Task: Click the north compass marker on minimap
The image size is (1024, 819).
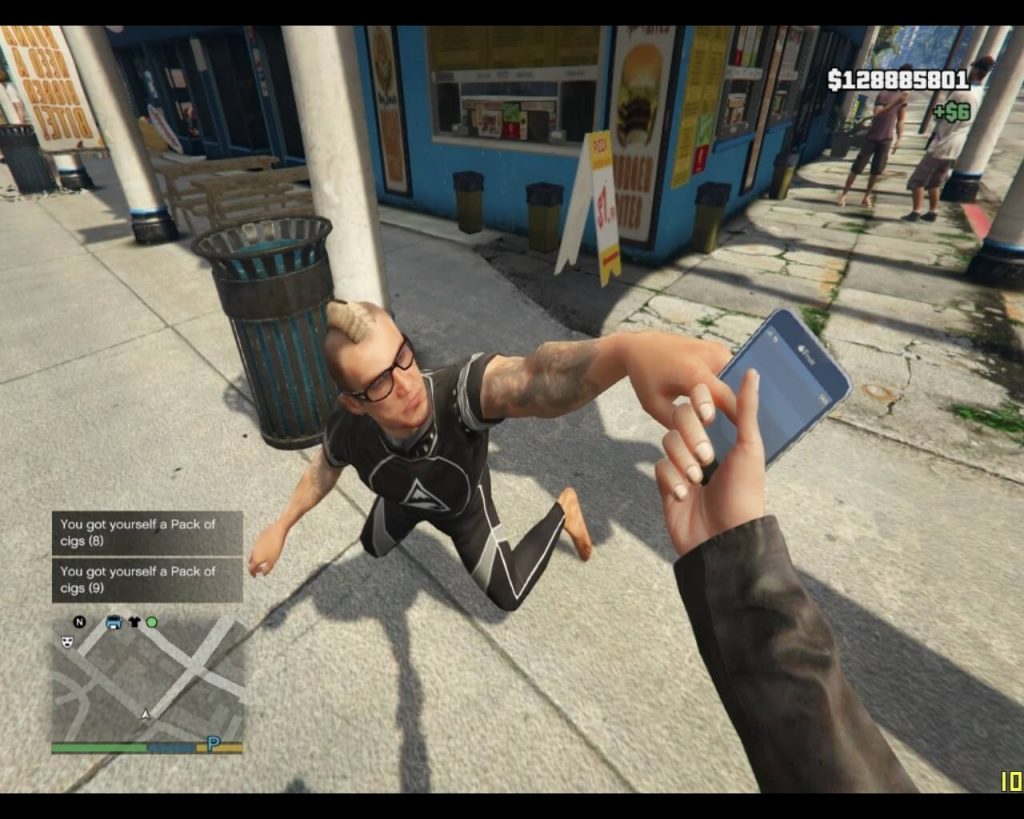Action: click(x=80, y=622)
